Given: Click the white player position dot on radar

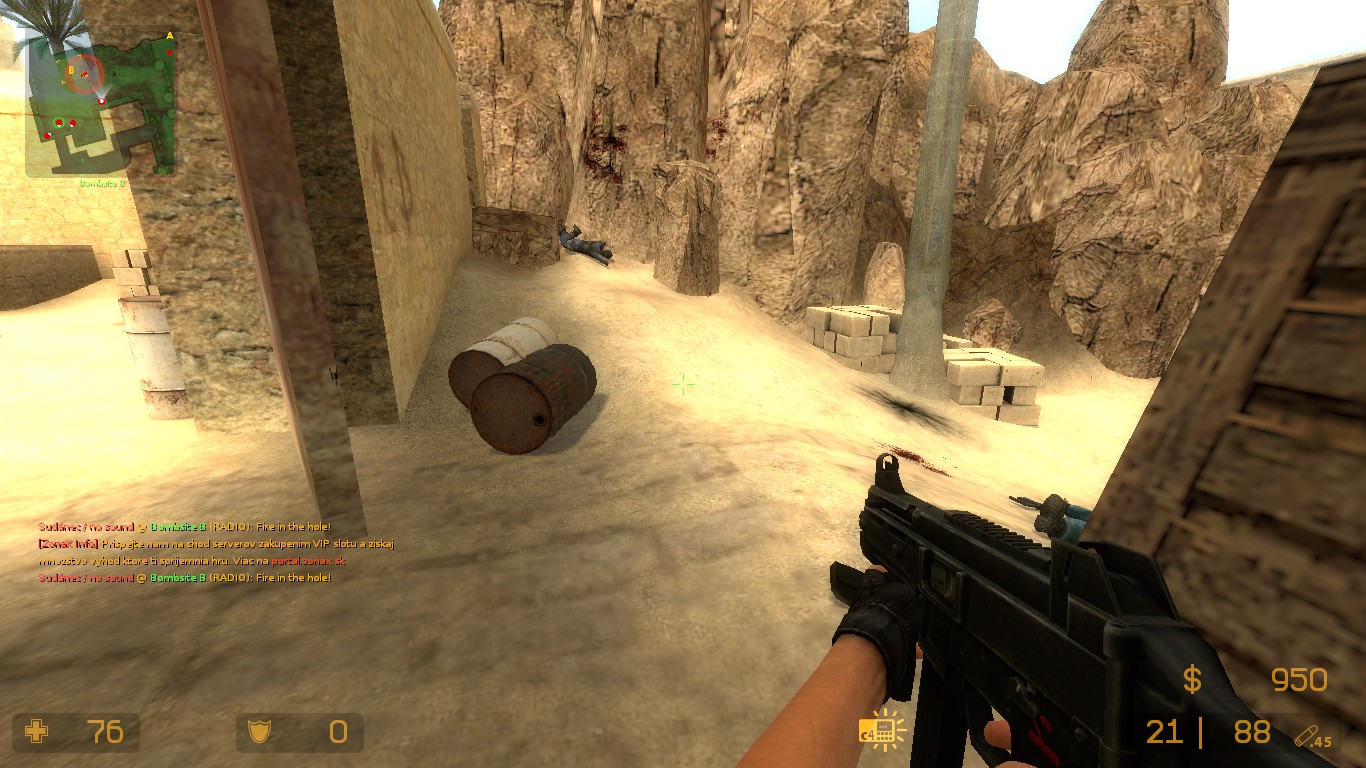Looking at the screenshot, I should pos(102,100).
